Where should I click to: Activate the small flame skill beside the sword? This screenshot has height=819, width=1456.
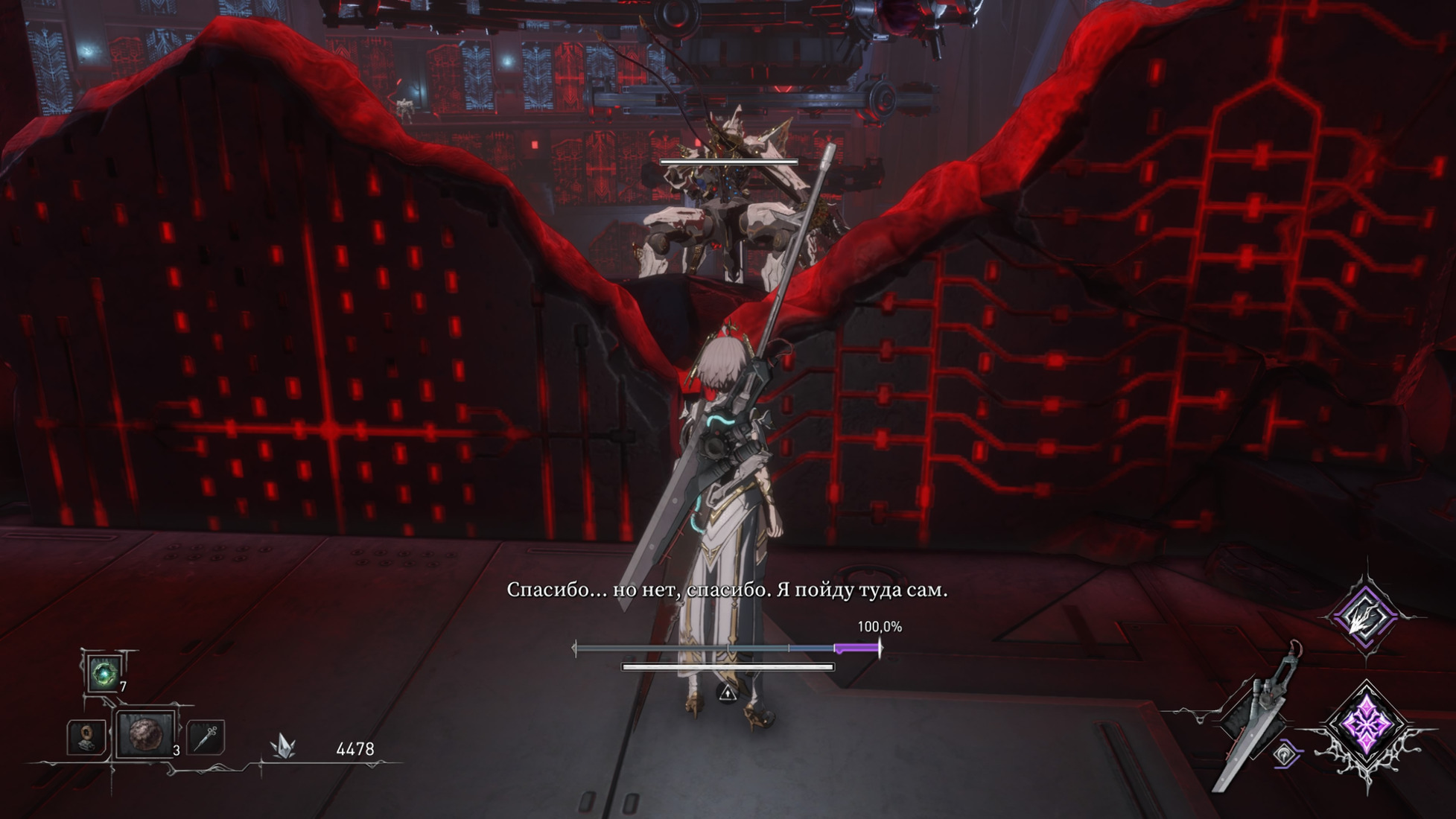click(1285, 754)
